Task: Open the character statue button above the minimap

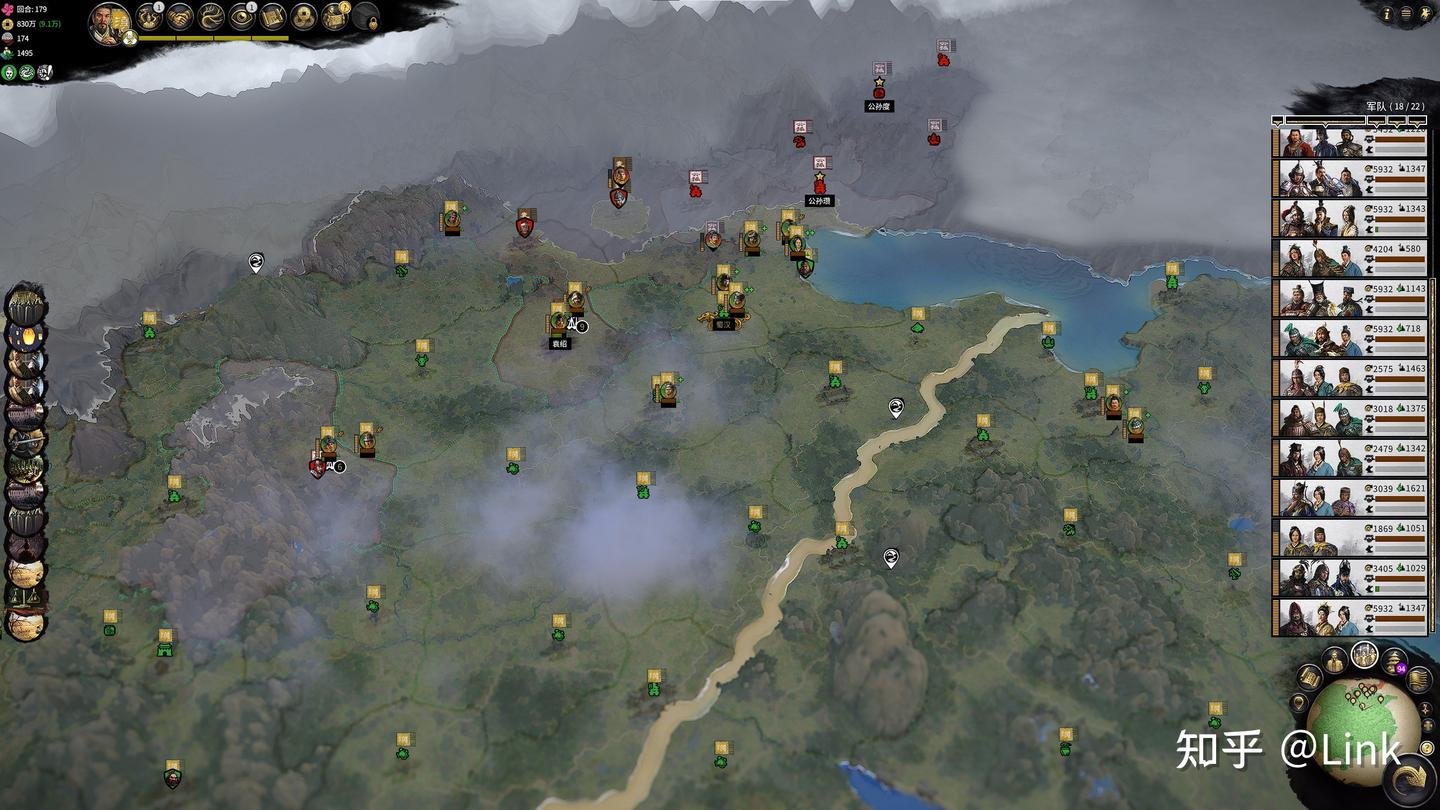Action: pos(1334,658)
